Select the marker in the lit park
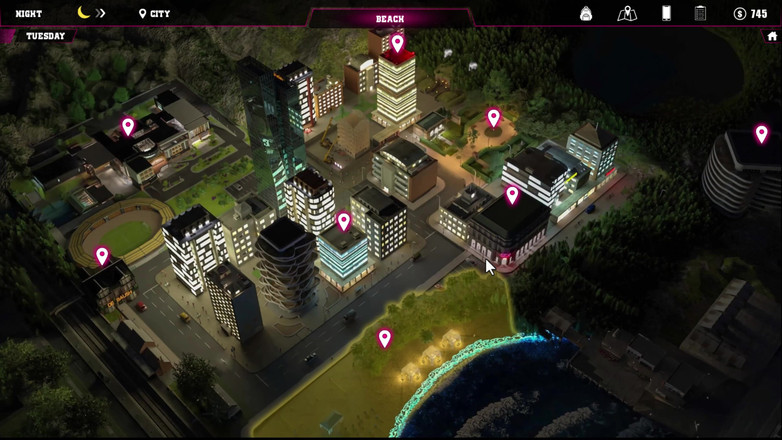Viewport: 782px width, 440px height. [x=493, y=118]
